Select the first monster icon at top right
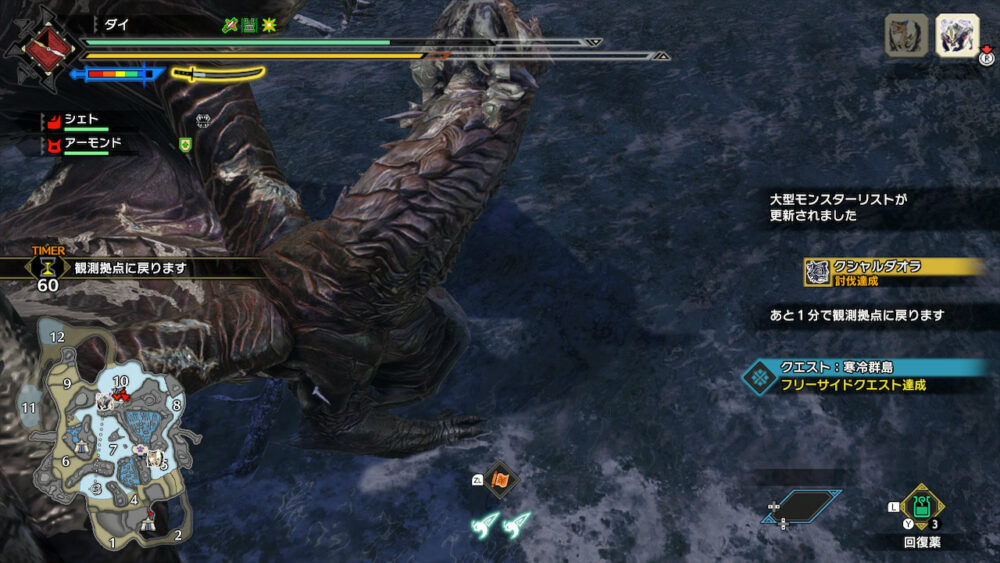 pyautogui.click(x=905, y=36)
